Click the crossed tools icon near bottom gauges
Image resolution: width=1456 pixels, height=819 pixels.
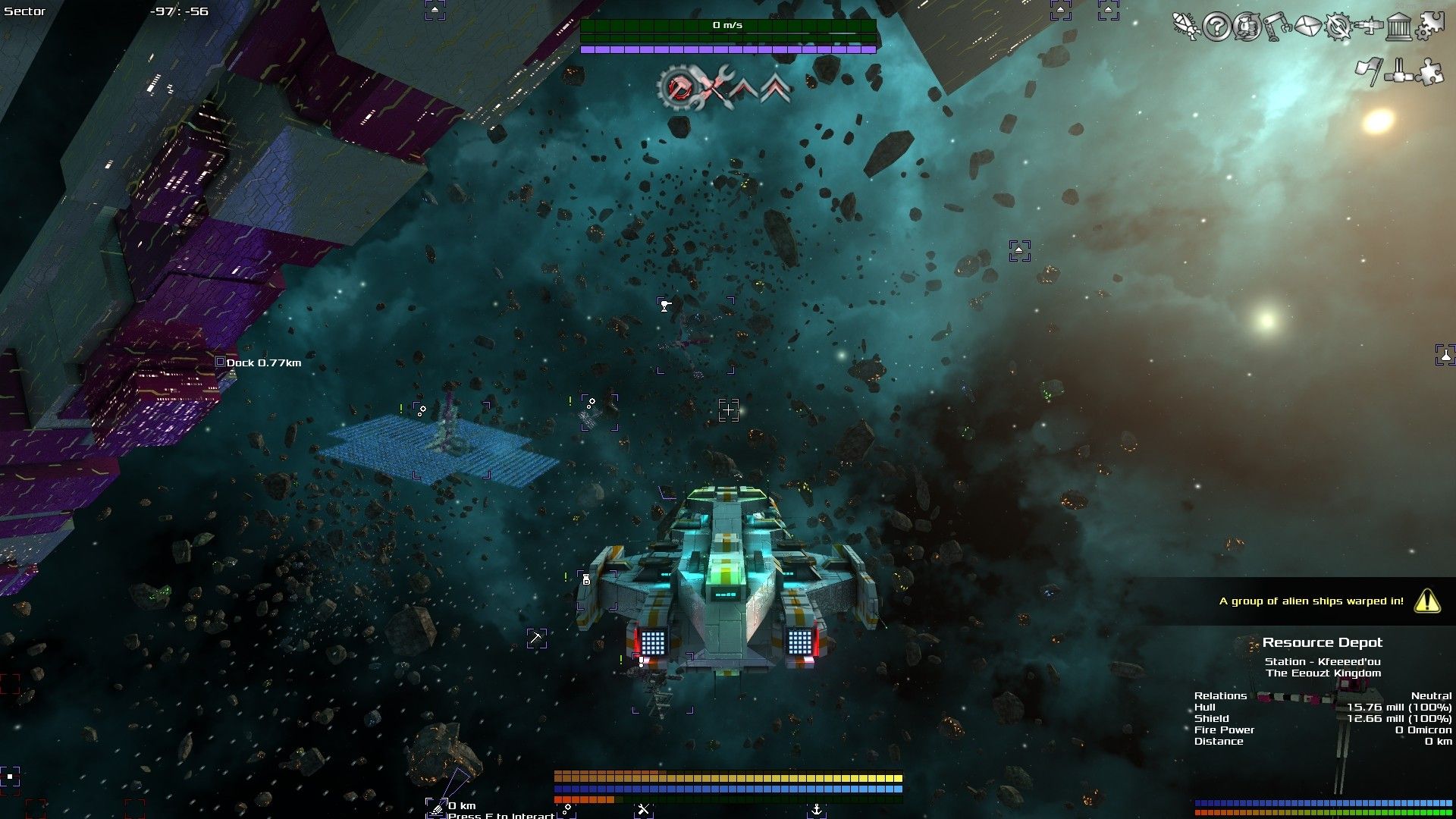click(644, 808)
